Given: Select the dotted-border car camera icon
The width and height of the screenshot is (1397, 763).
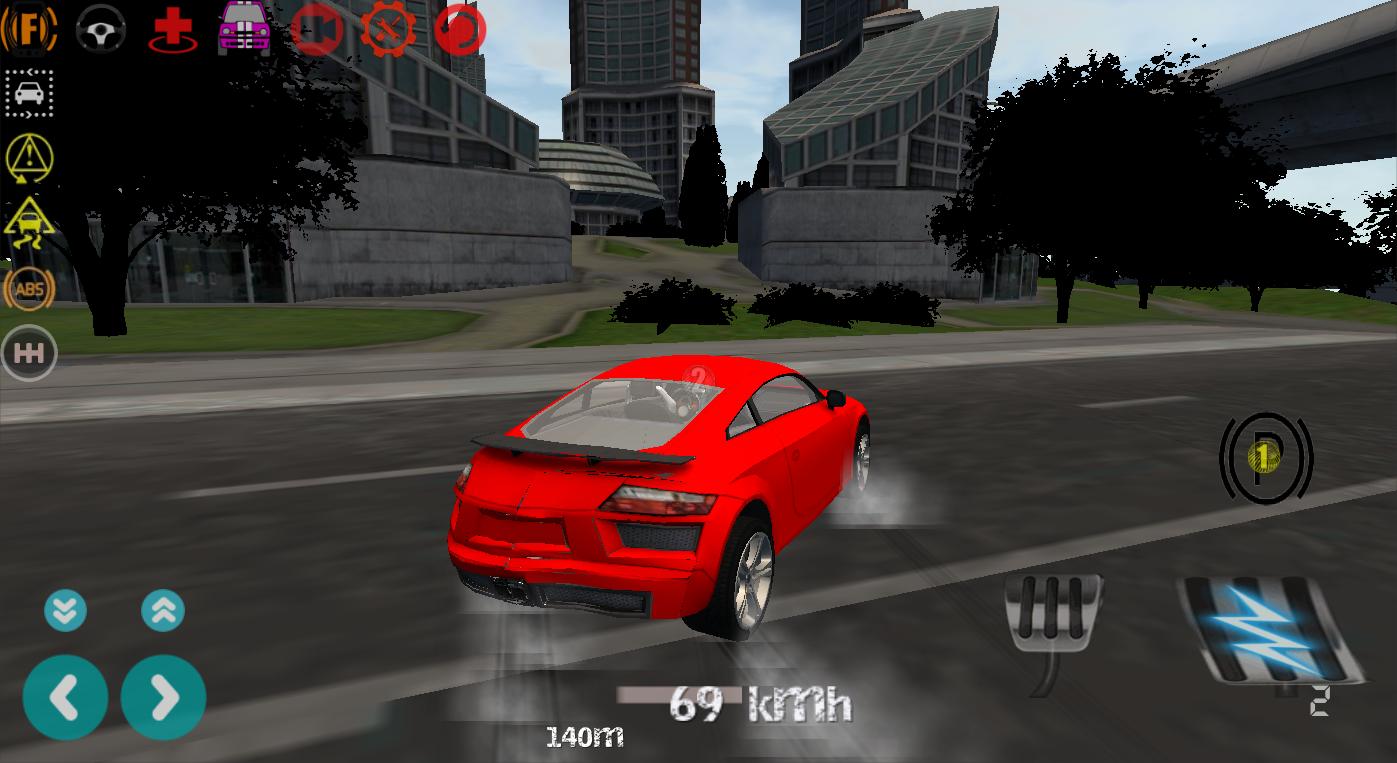Looking at the screenshot, I should pyautogui.click(x=29, y=93).
